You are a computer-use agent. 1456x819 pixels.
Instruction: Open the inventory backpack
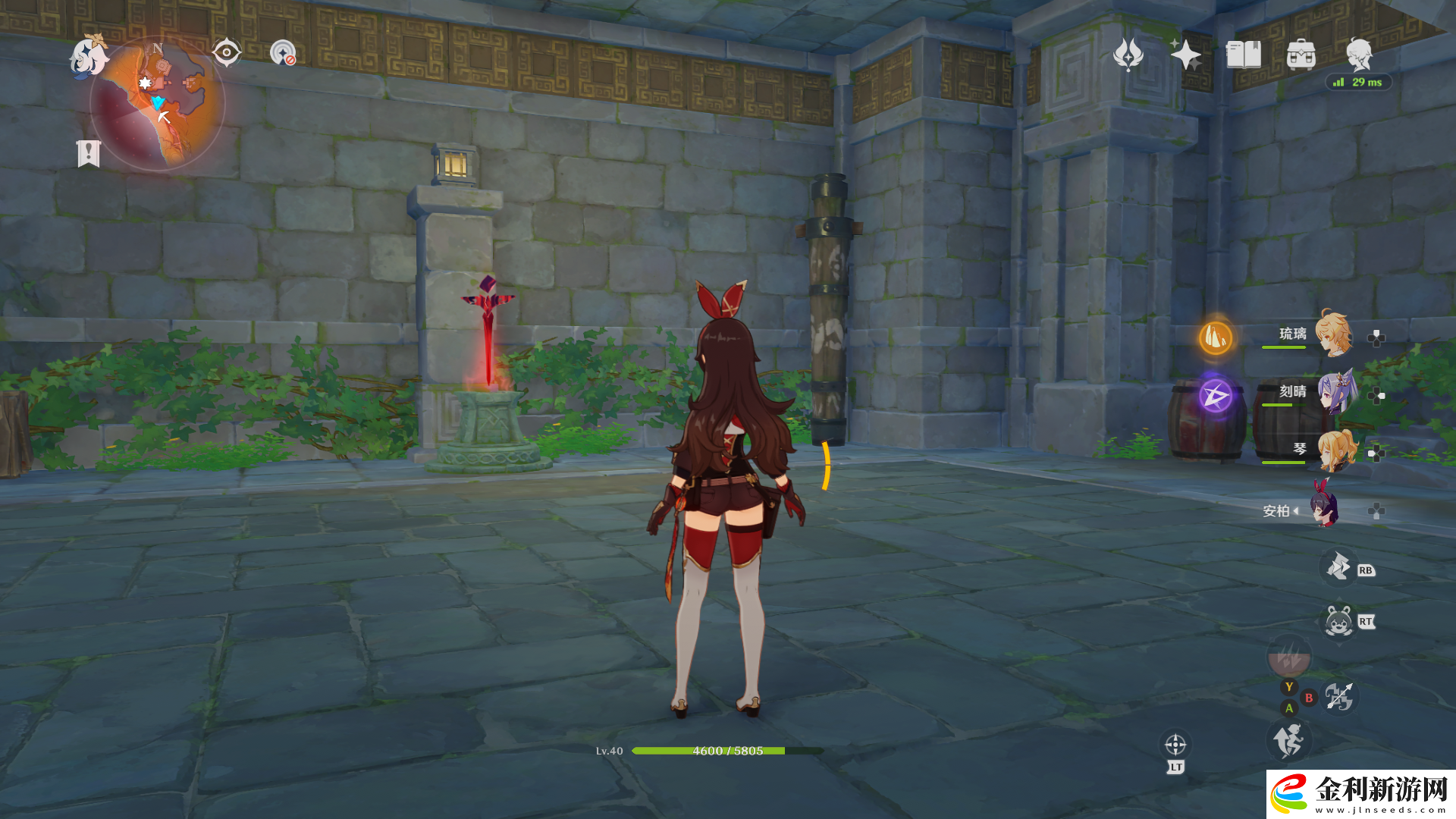1301,55
